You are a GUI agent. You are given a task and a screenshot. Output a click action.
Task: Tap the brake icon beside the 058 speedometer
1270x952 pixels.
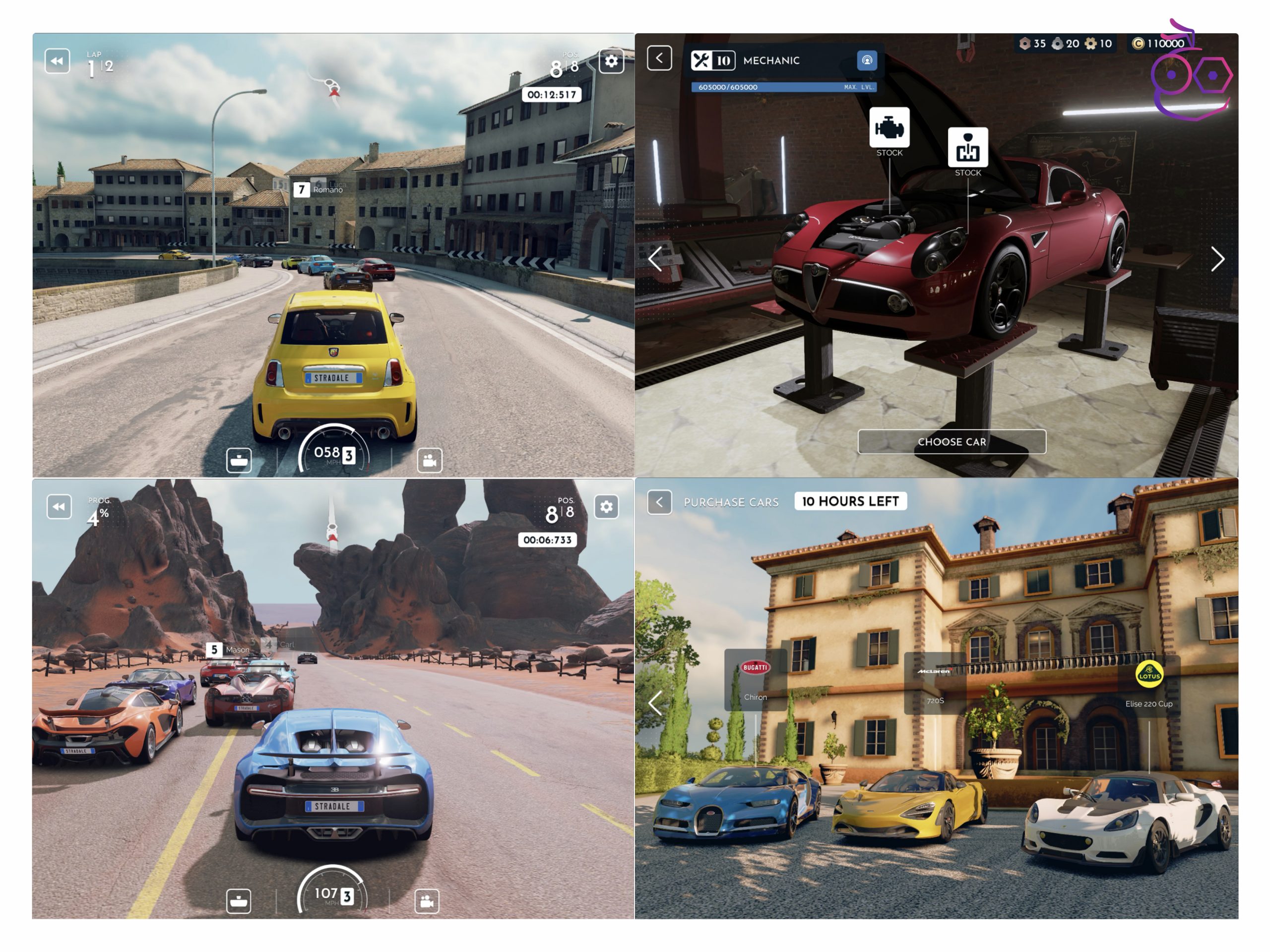tap(239, 460)
